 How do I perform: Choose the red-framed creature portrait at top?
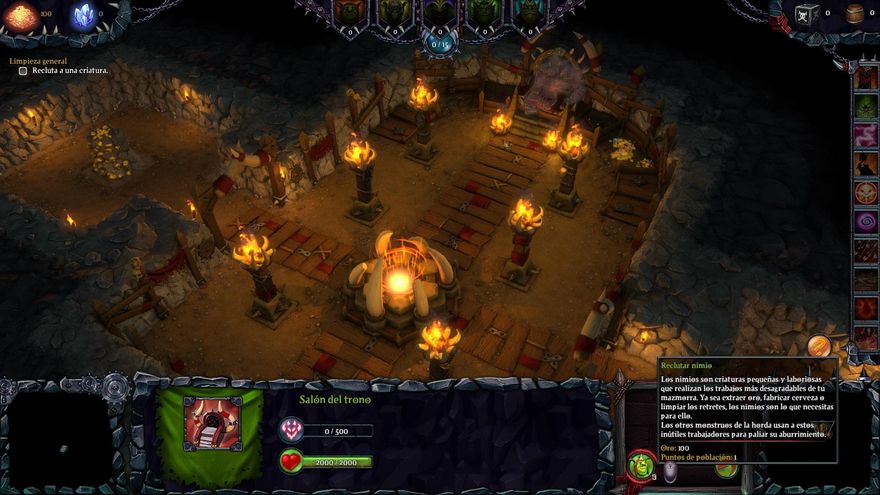click(x=348, y=12)
